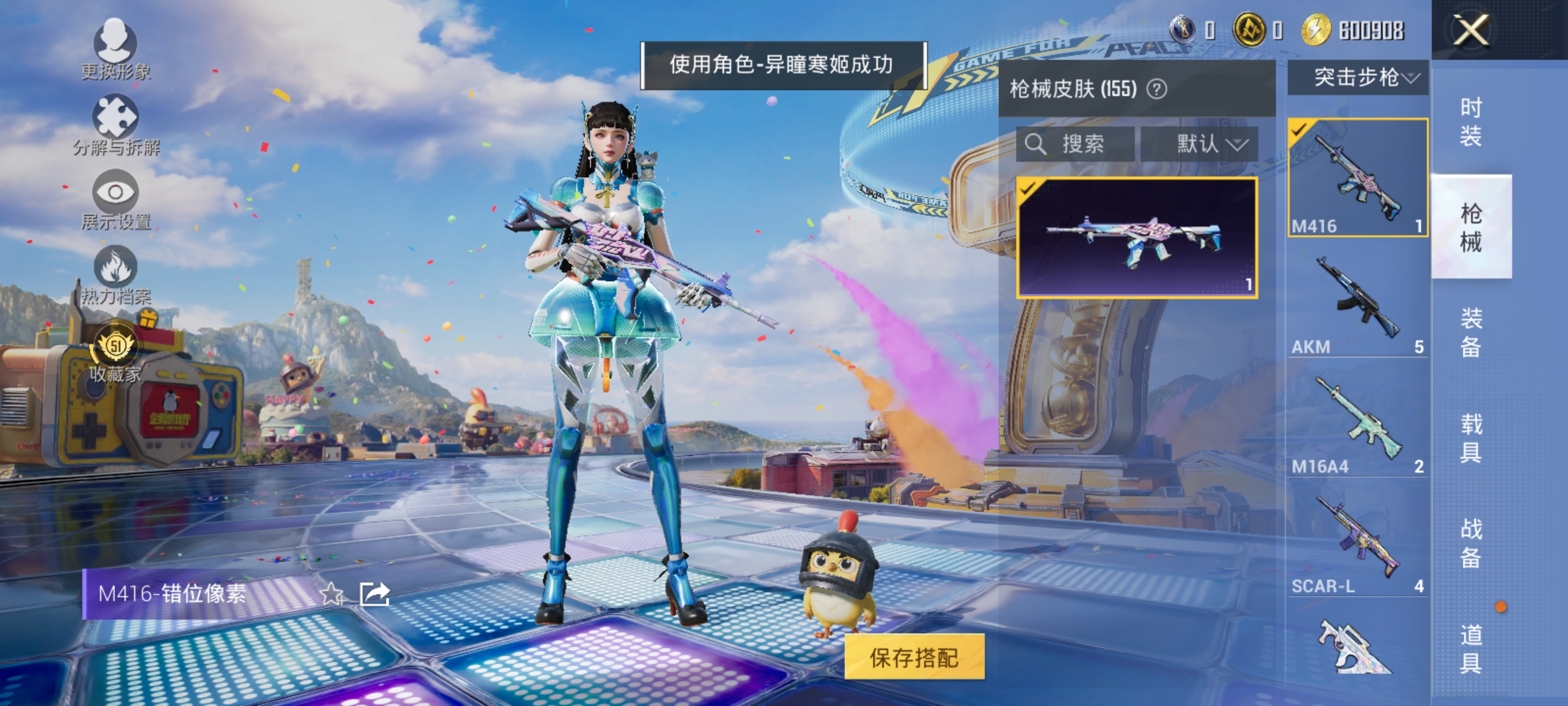Collapse the assault rifle filter chevron
This screenshot has height=706, width=1568.
[x=1413, y=77]
